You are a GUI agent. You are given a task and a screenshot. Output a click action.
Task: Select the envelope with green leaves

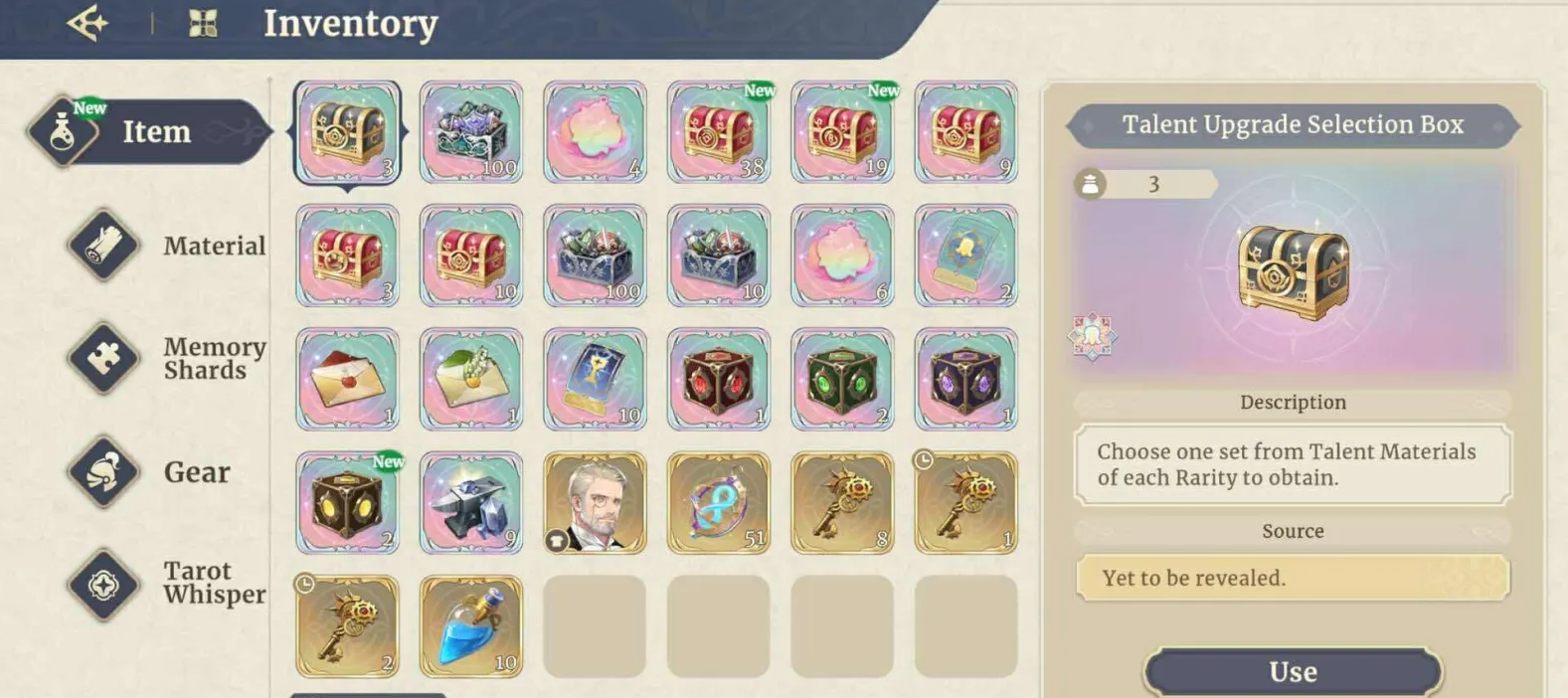coord(471,380)
